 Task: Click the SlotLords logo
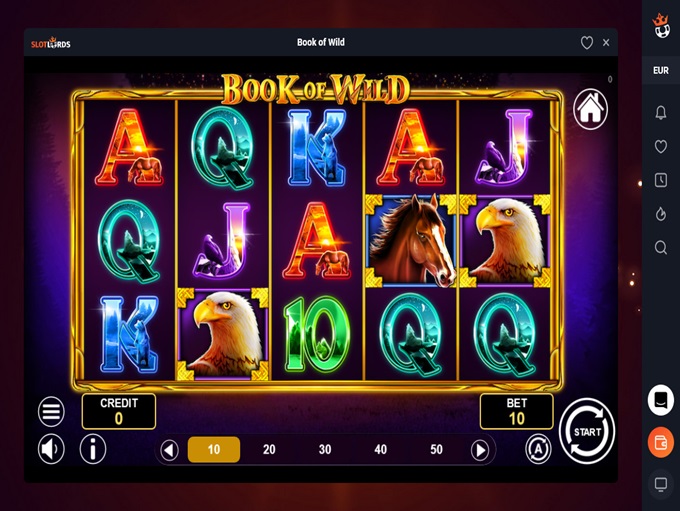point(51,43)
